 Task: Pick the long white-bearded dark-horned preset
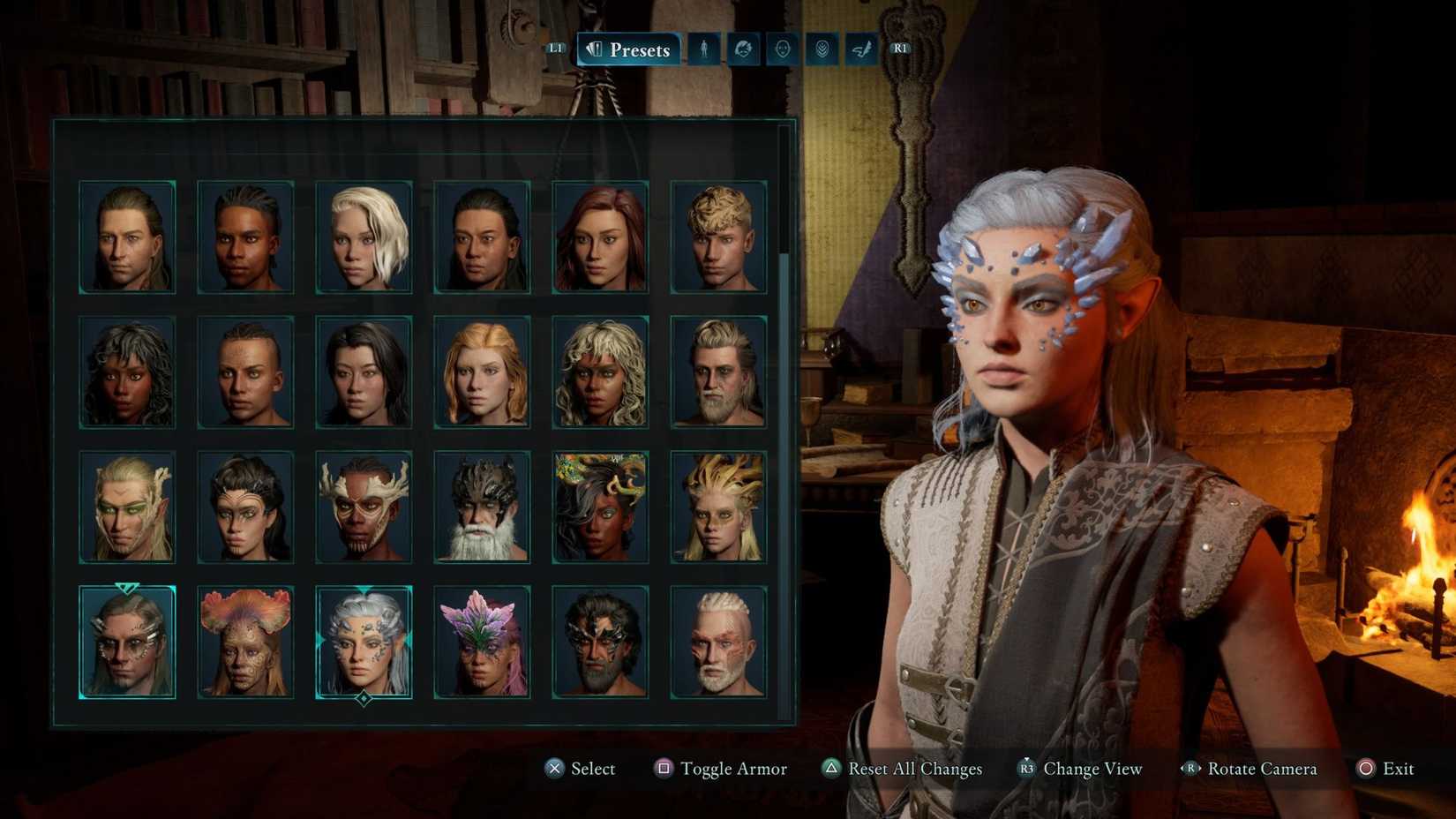click(482, 507)
